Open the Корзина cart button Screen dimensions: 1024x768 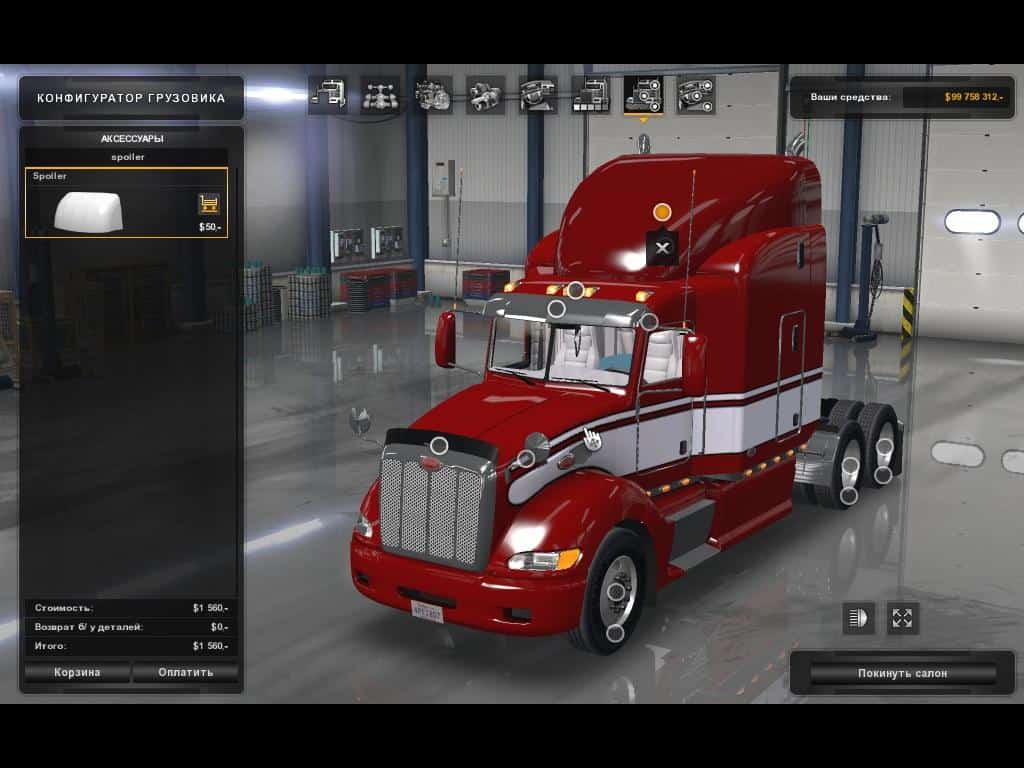coord(77,672)
